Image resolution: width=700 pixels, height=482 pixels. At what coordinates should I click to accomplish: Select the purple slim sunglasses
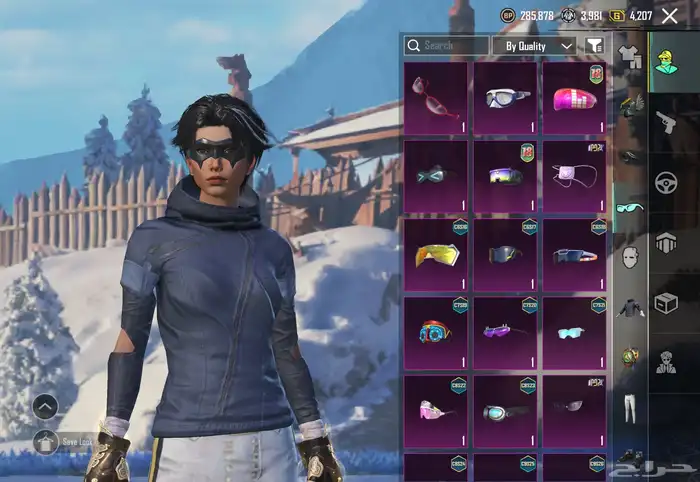[505, 332]
